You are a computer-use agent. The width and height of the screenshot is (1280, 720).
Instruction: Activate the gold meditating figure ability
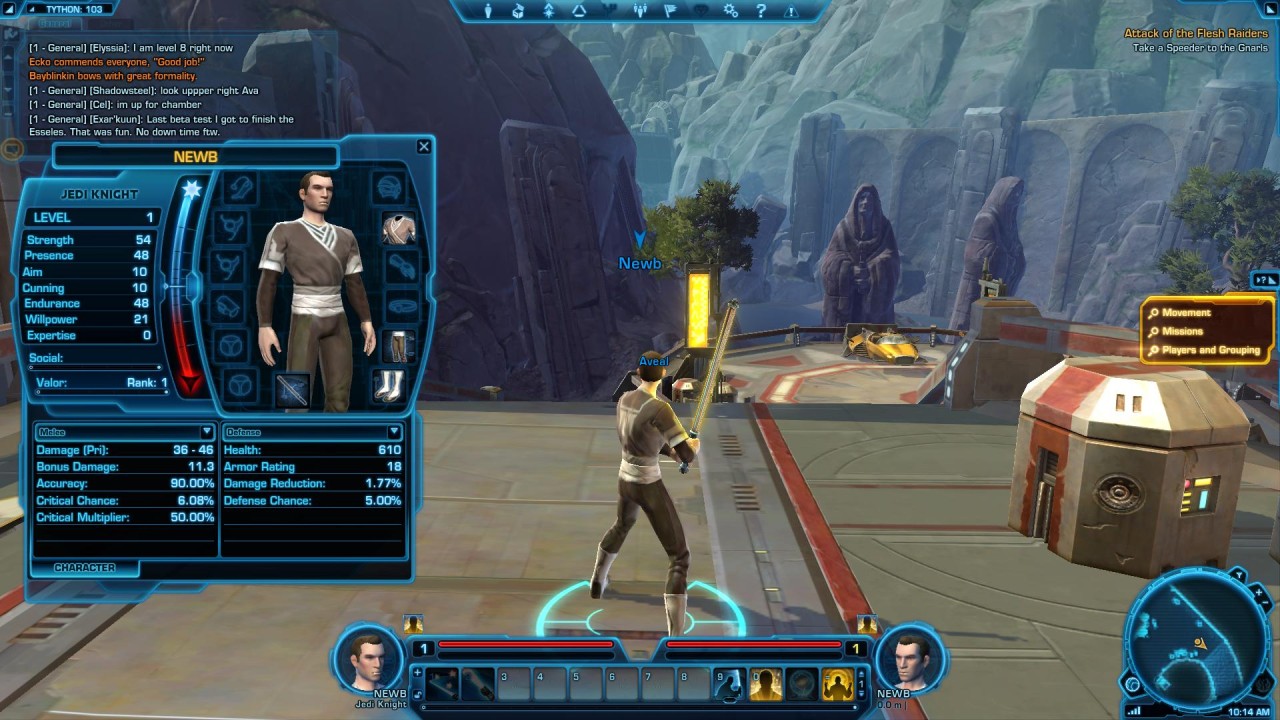837,684
